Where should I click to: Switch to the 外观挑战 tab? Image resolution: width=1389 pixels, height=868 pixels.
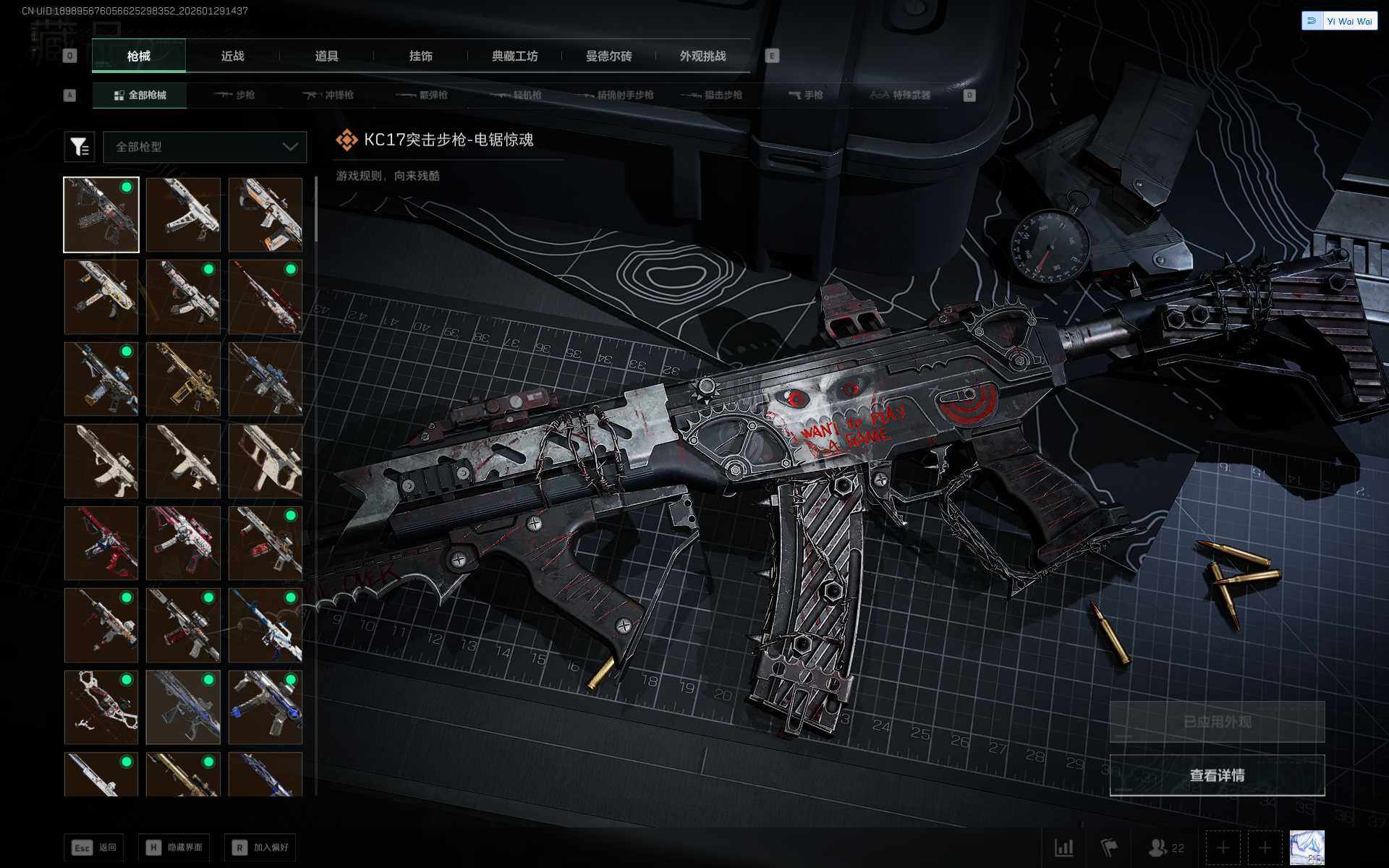702,56
